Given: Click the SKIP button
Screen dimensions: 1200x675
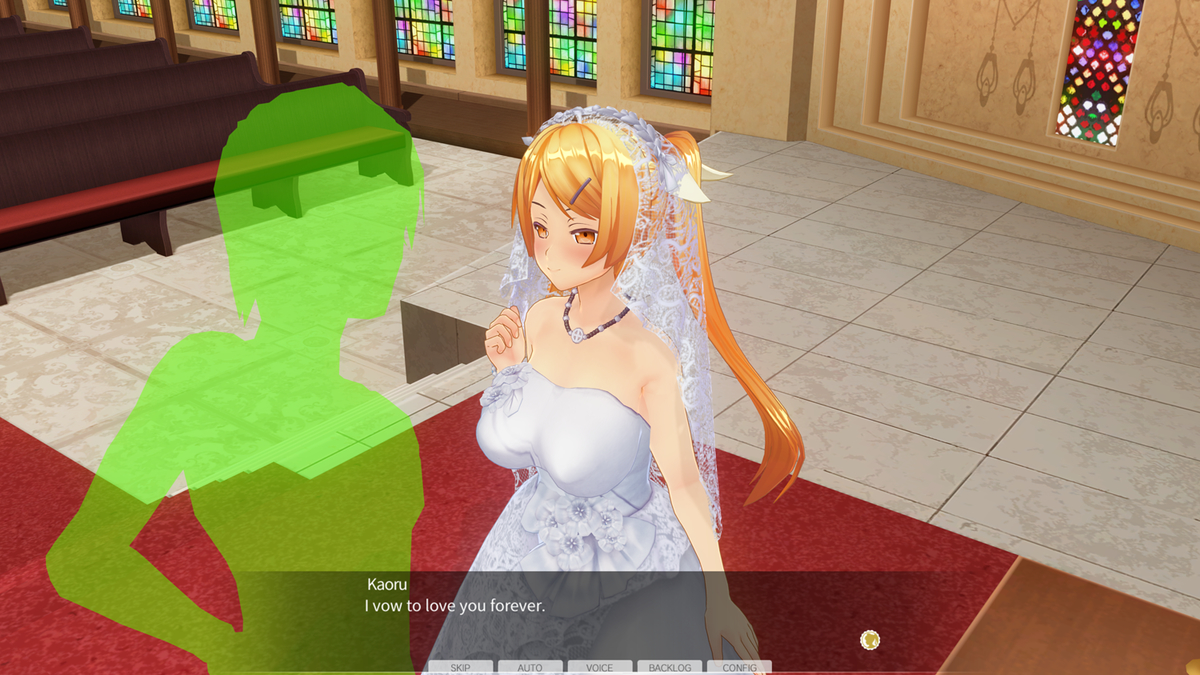Looking at the screenshot, I should tap(460, 667).
